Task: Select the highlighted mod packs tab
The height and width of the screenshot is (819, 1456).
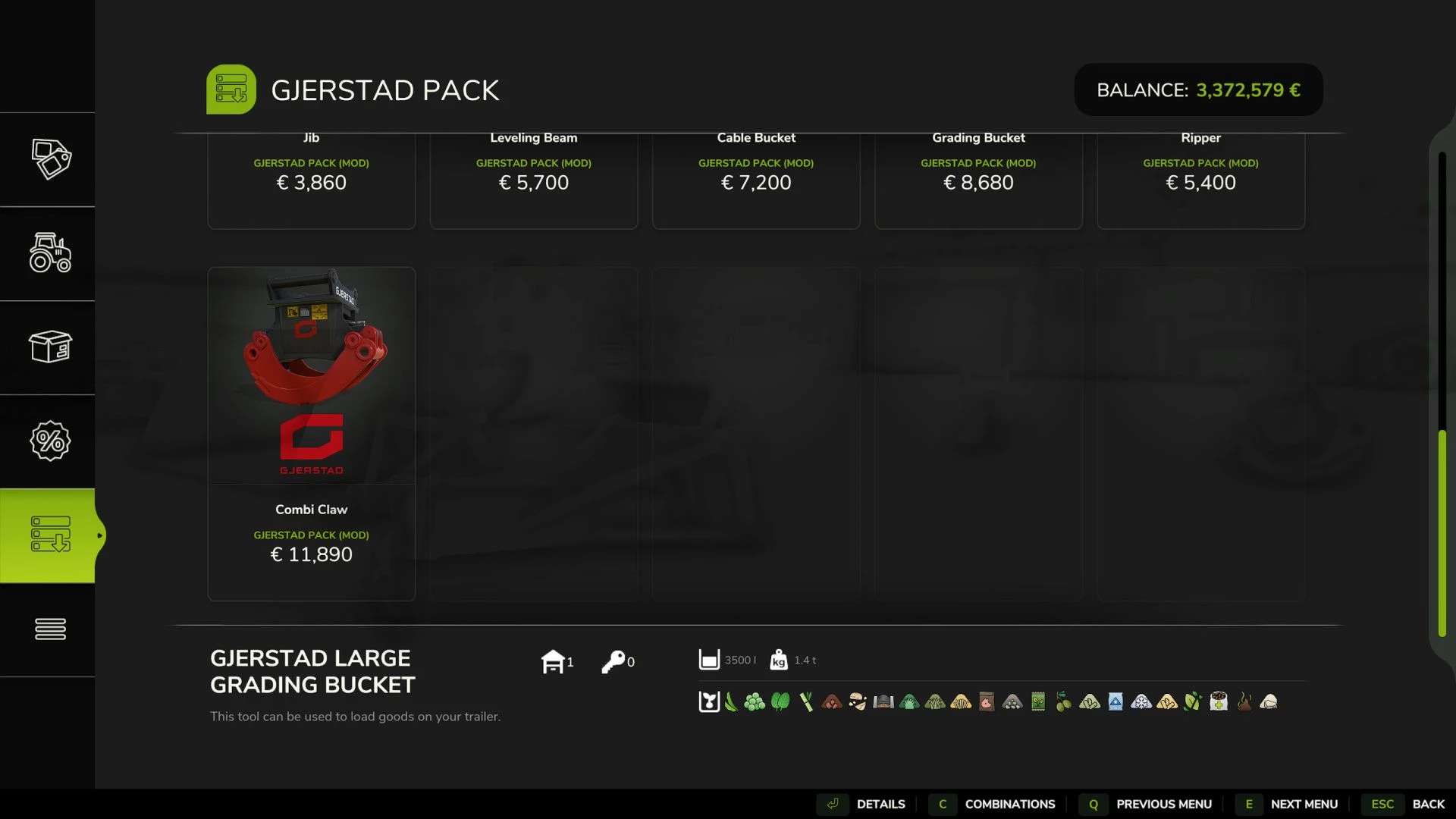Action: 50,535
